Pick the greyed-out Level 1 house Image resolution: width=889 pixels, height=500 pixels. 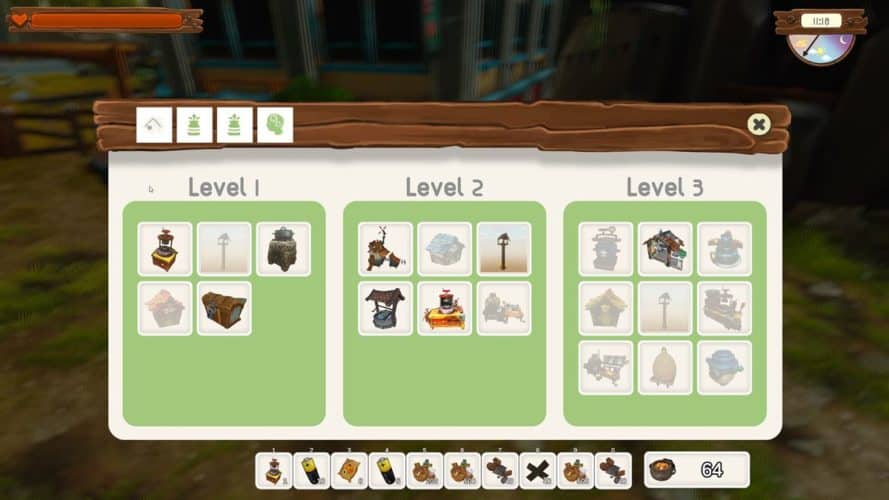point(165,308)
